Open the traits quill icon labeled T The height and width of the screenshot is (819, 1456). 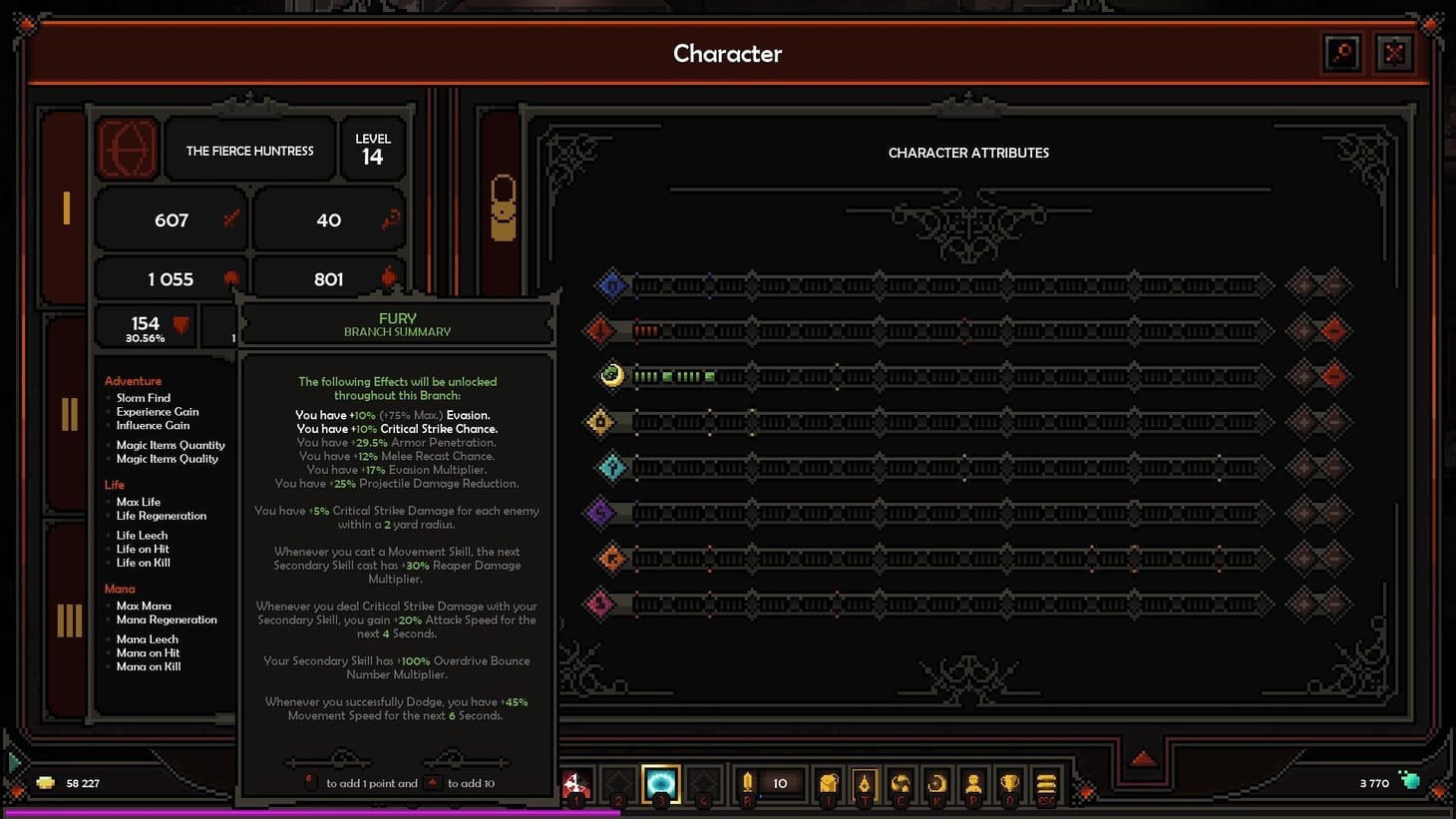(864, 784)
